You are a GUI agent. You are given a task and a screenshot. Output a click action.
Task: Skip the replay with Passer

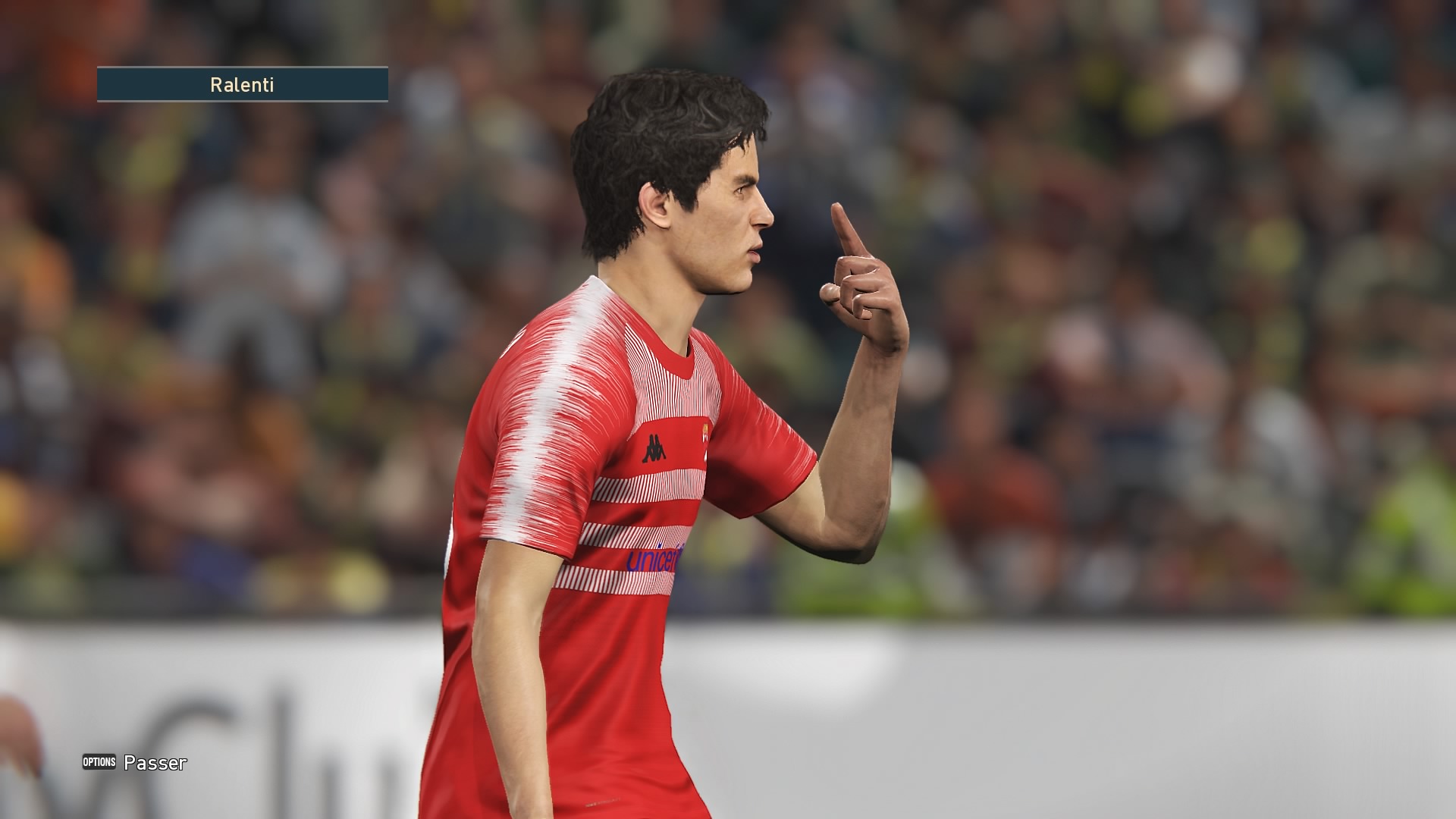[x=136, y=763]
